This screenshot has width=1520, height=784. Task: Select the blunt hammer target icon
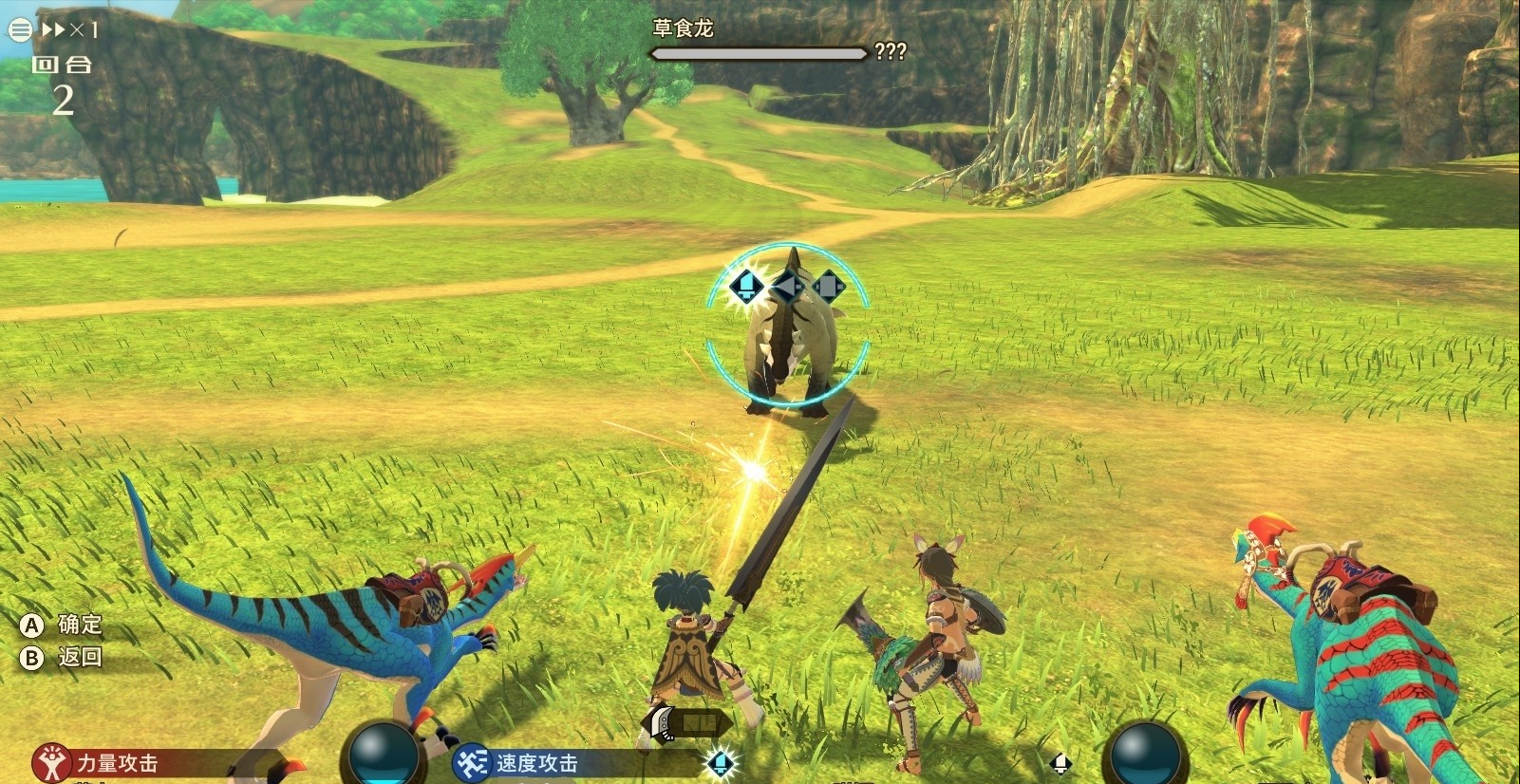(x=828, y=285)
